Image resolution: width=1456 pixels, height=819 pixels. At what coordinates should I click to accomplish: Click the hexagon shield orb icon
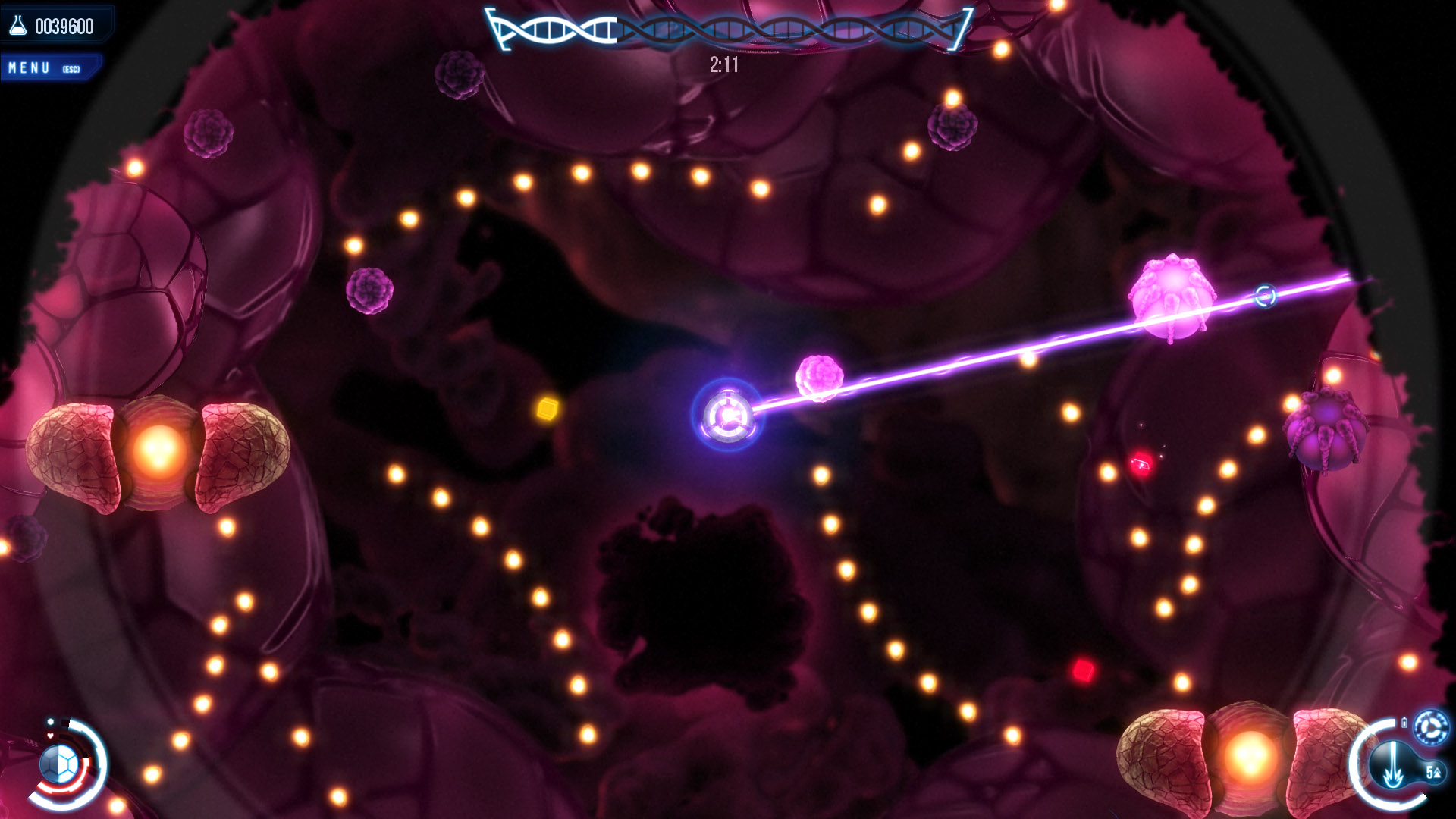click(x=59, y=764)
